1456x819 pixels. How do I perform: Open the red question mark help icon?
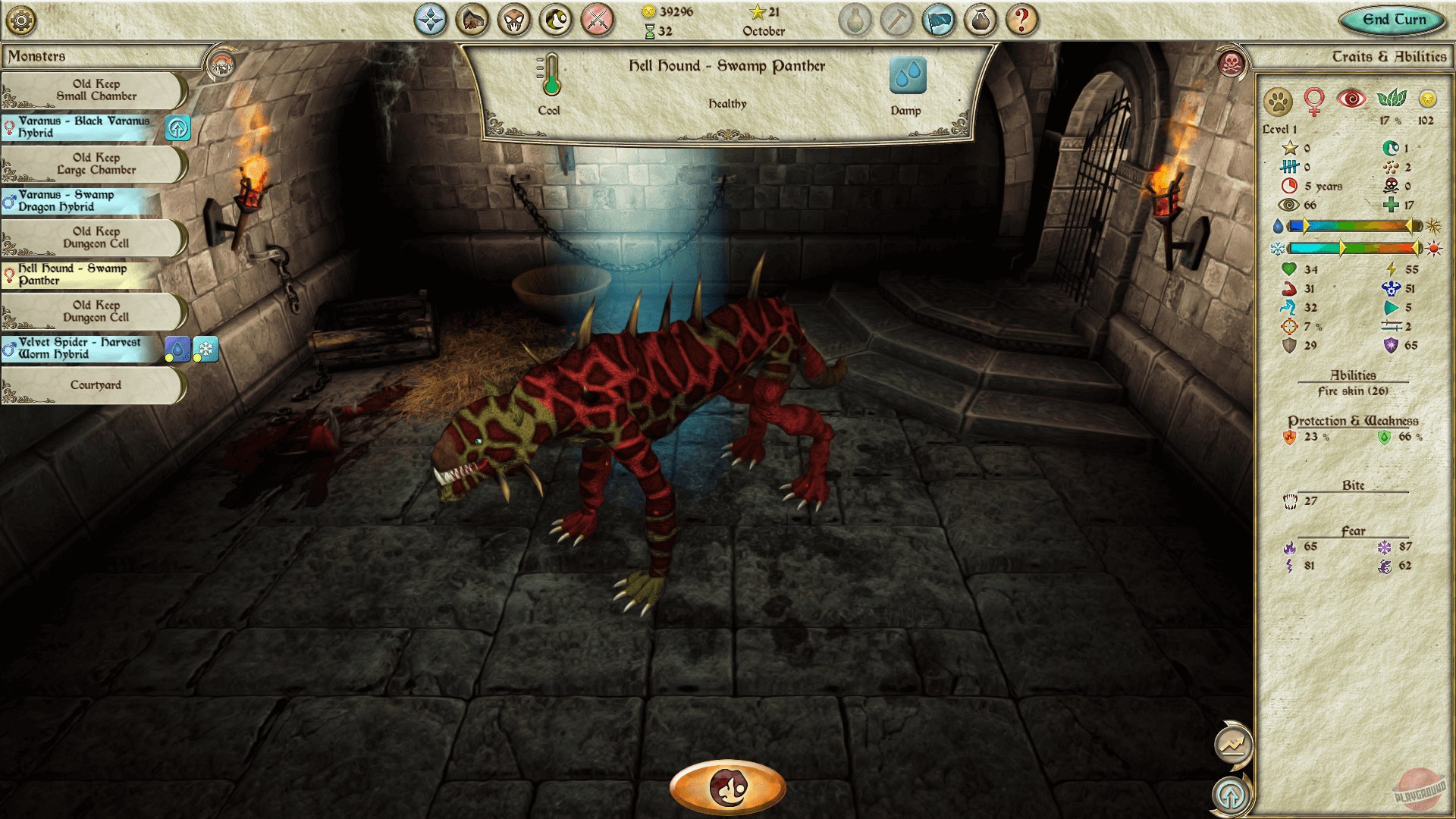[x=1022, y=20]
